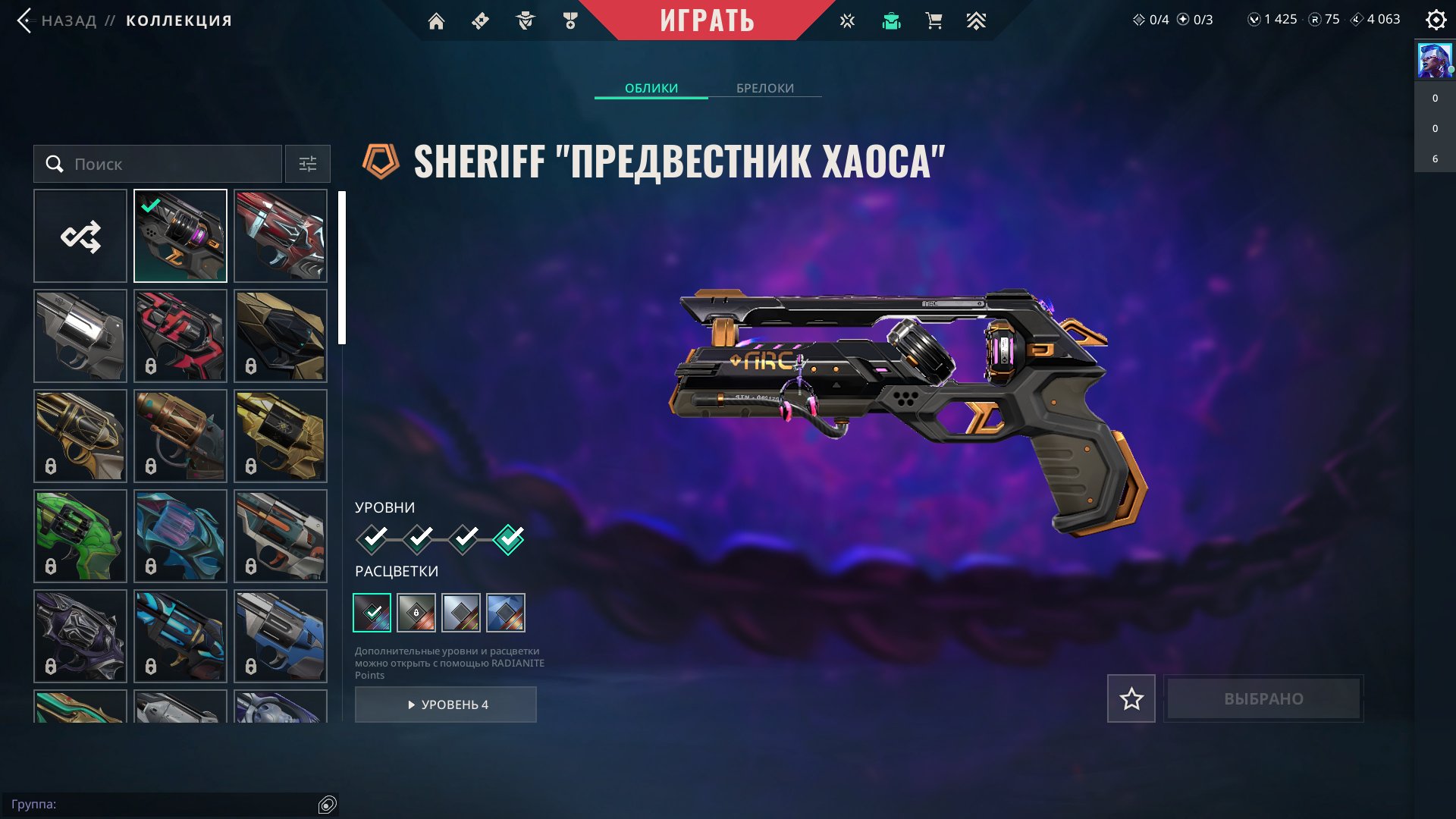Click the Premier icon right of the cart
The width and height of the screenshot is (1456, 819).
tap(977, 20)
